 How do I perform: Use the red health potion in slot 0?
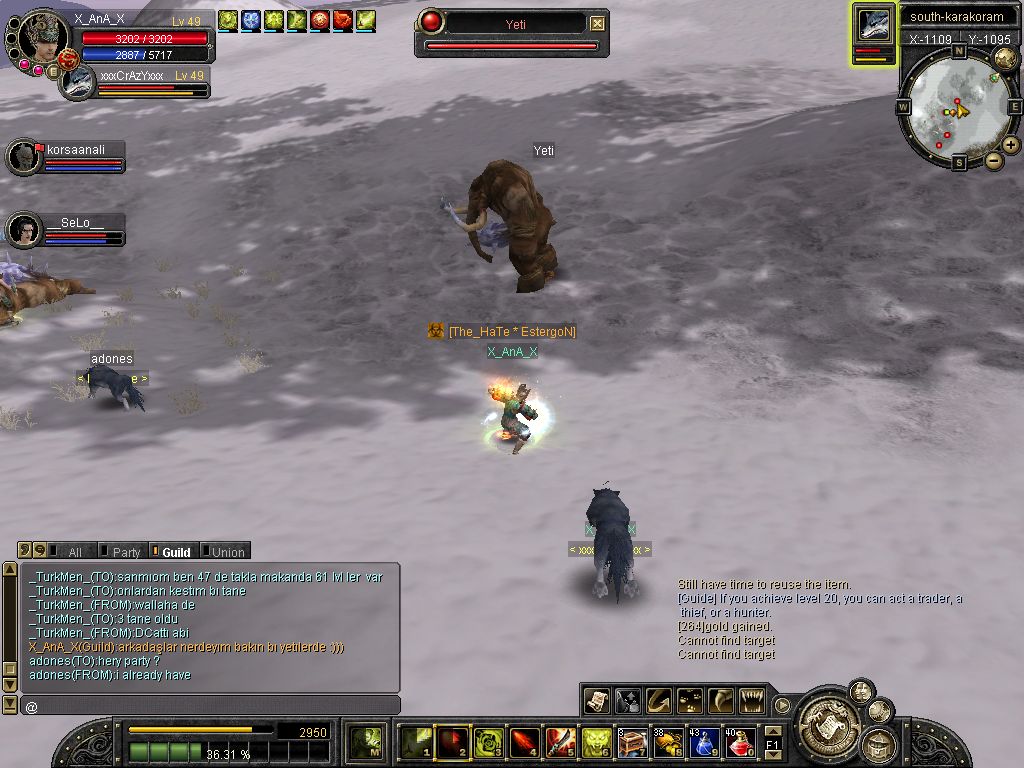739,743
